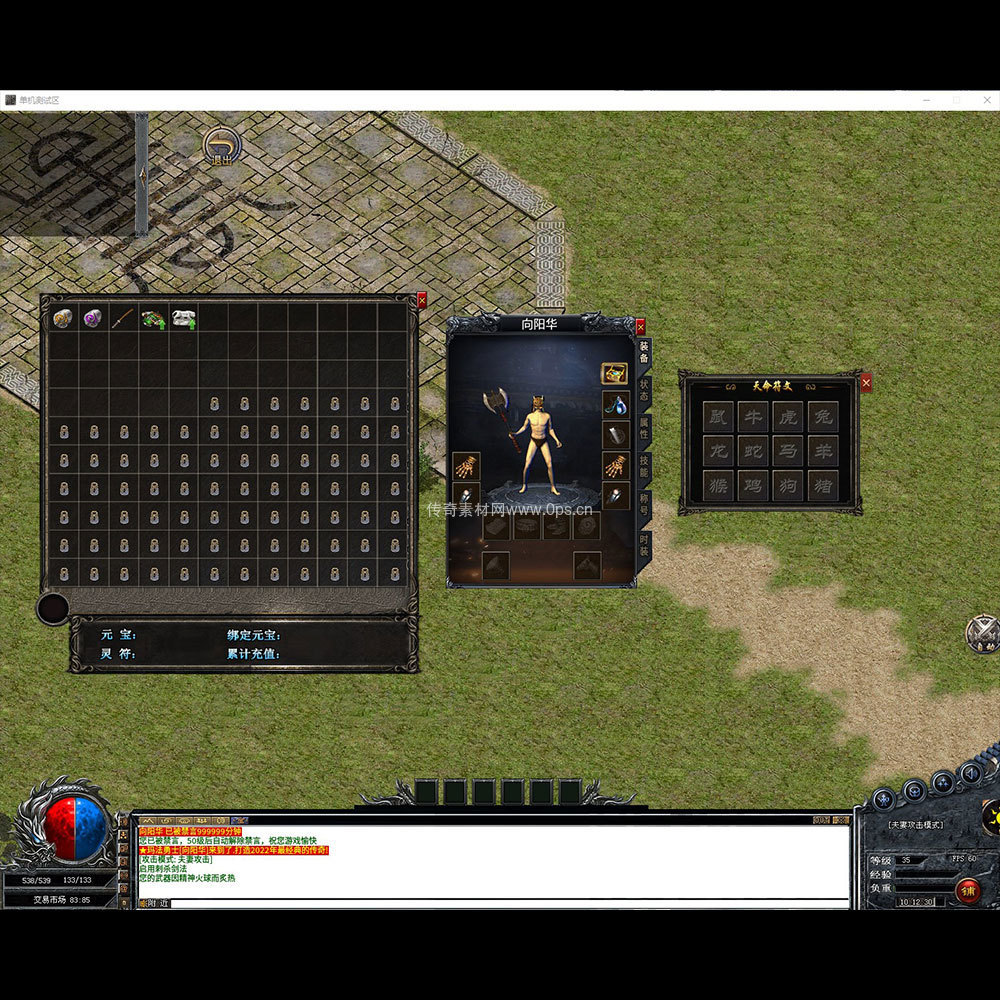The image size is (1000, 1000).
Task: Click the 退出 exit arrow button
Action: (222, 147)
